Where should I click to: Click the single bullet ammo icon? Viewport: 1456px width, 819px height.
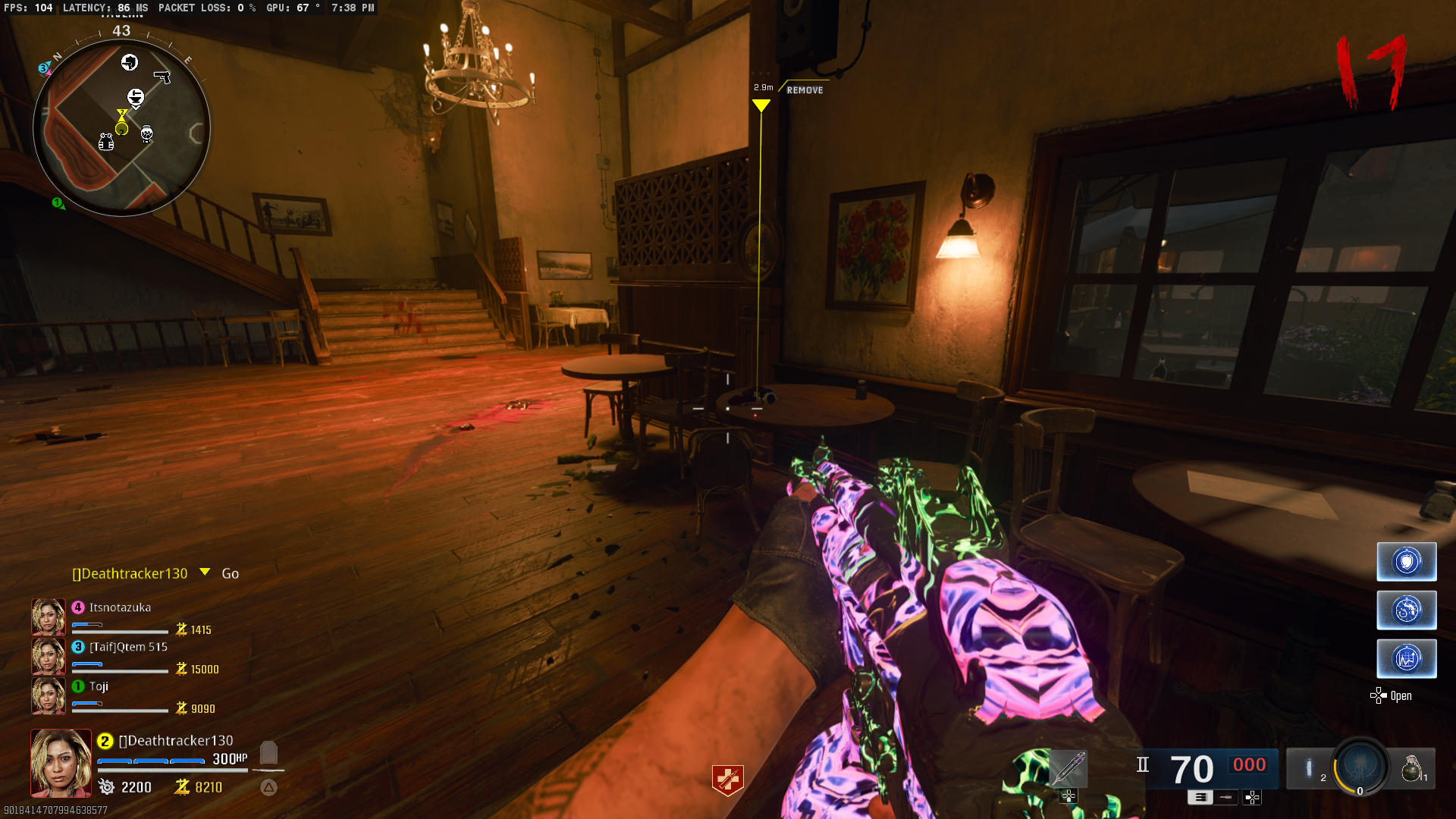point(1225,798)
